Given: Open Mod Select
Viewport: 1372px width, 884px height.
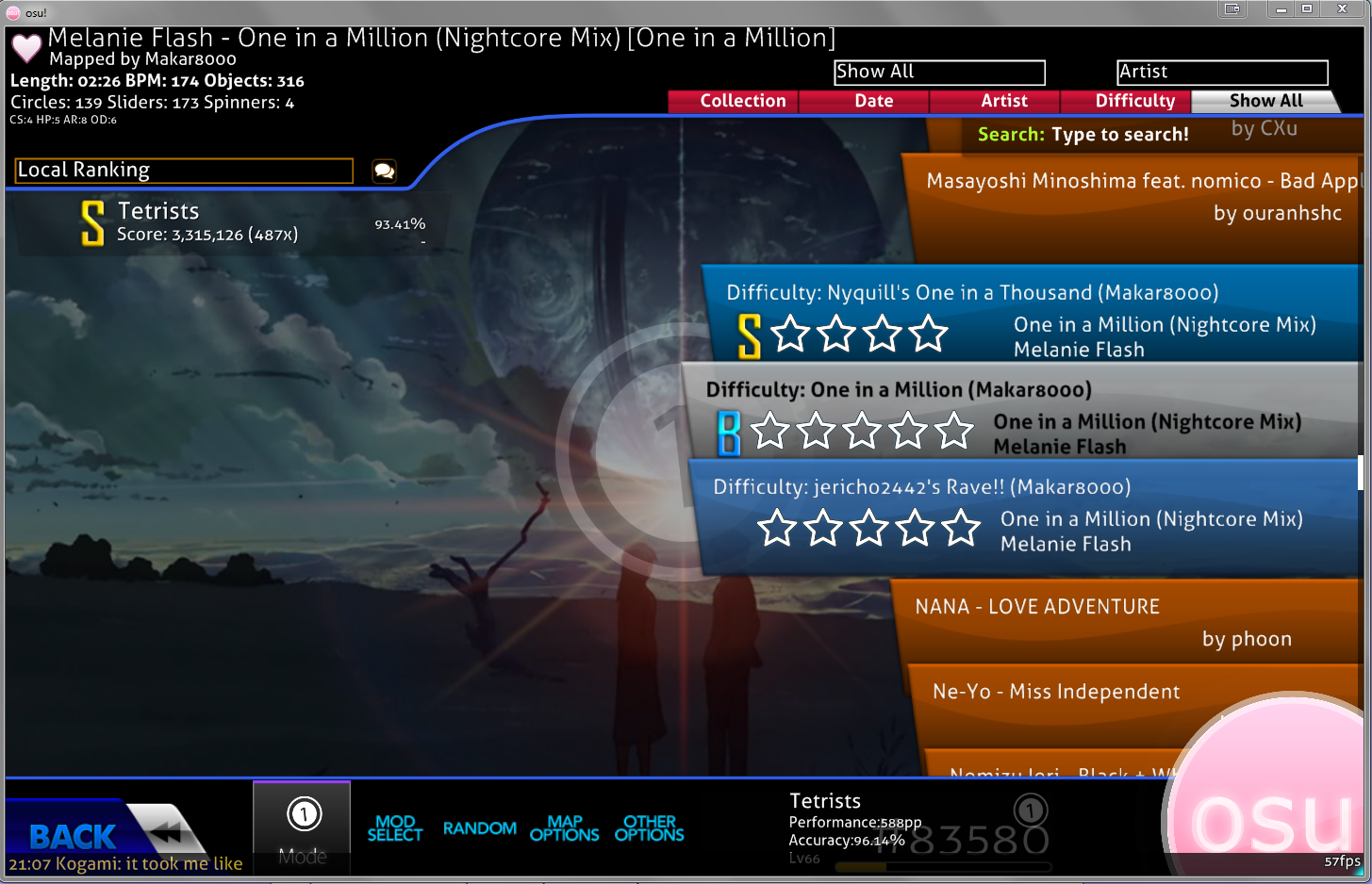Looking at the screenshot, I should pos(395,827).
